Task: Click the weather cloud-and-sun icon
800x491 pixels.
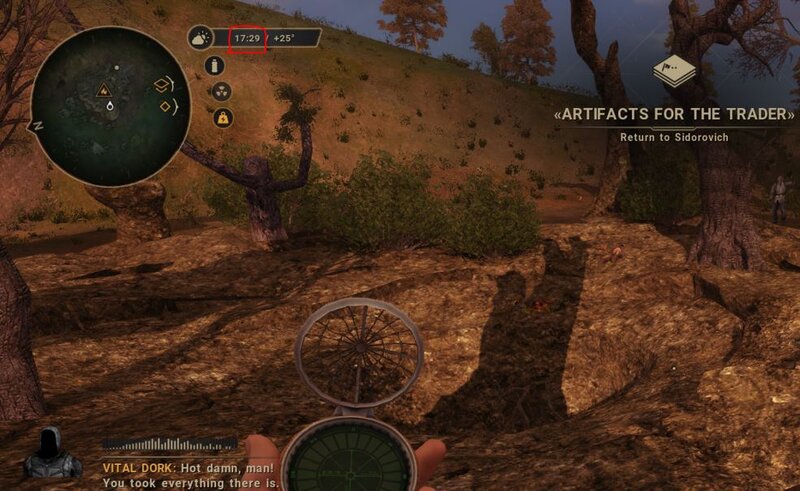Action: pos(201,38)
